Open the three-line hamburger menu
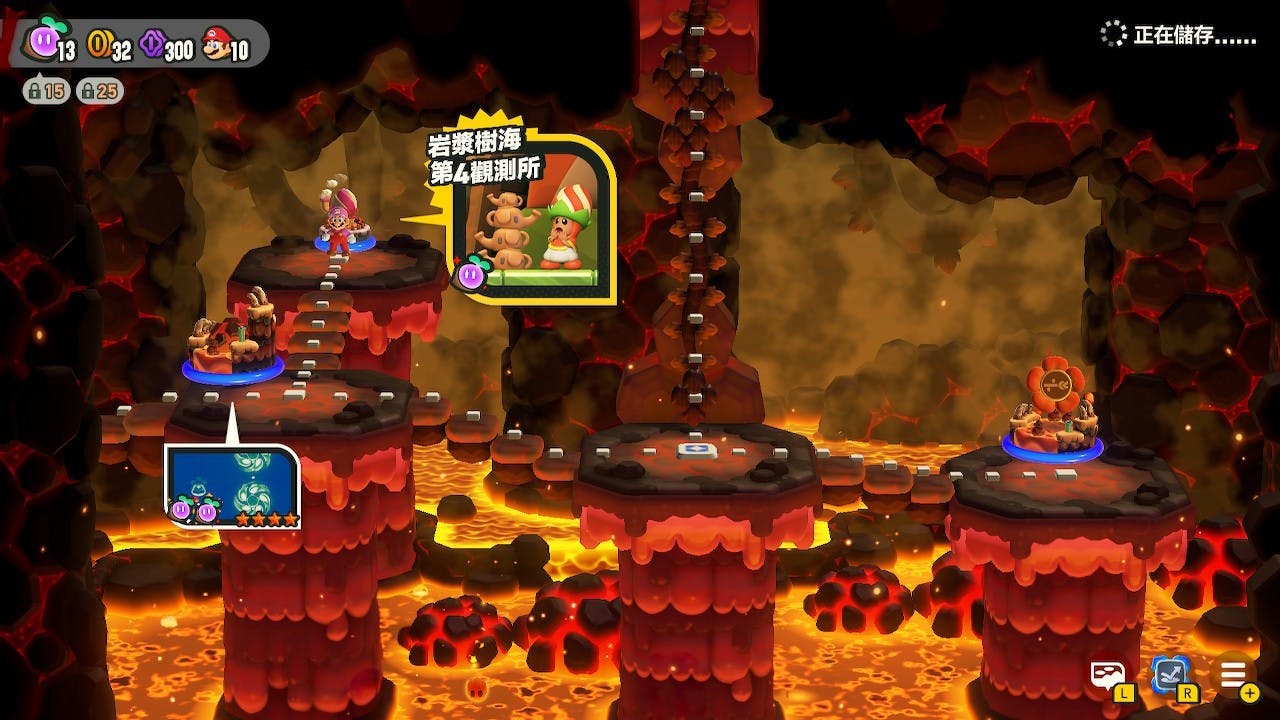The width and height of the screenshot is (1280, 720). coord(1232,676)
